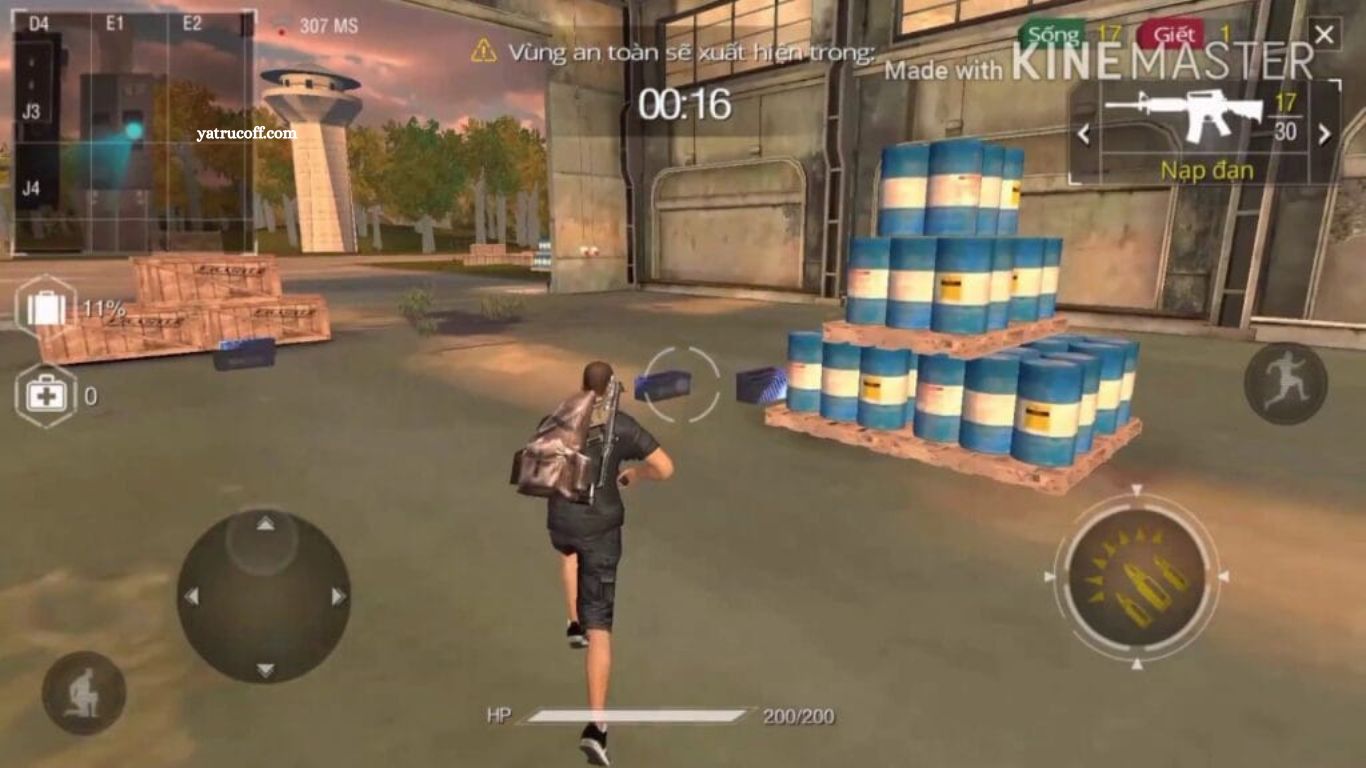Switch to the next weapon arrow
The width and height of the screenshot is (1366, 768).
tap(1325, 134)
